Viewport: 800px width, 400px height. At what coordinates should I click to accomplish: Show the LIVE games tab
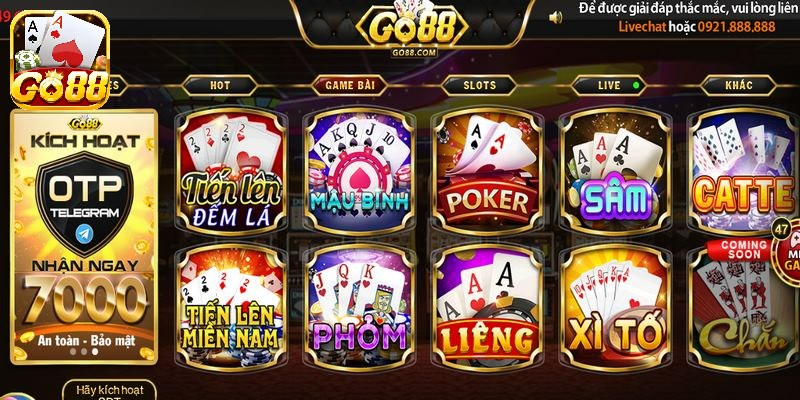[x=611, y=86]
